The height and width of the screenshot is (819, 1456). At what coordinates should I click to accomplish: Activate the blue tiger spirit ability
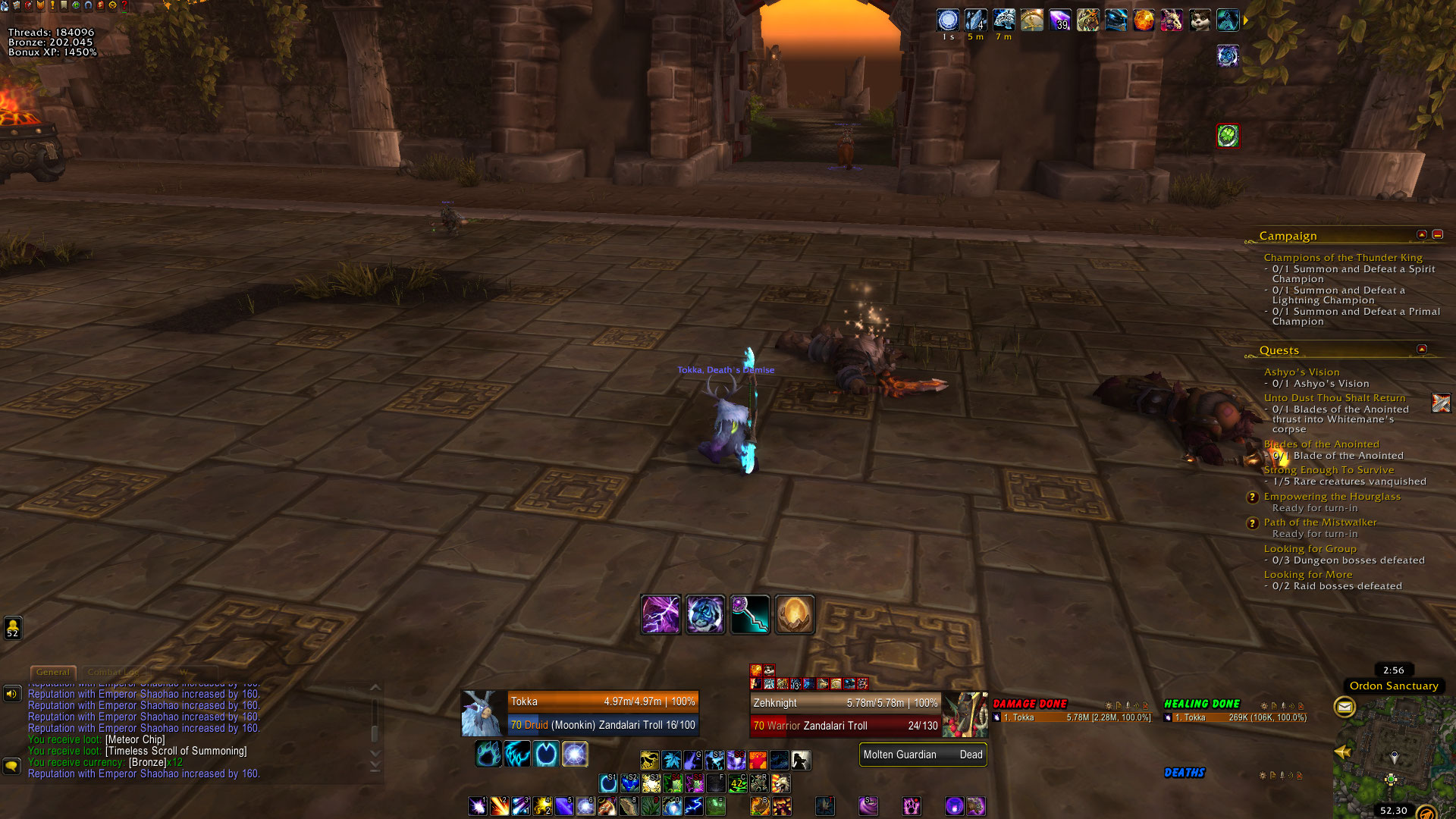[705, 614]
